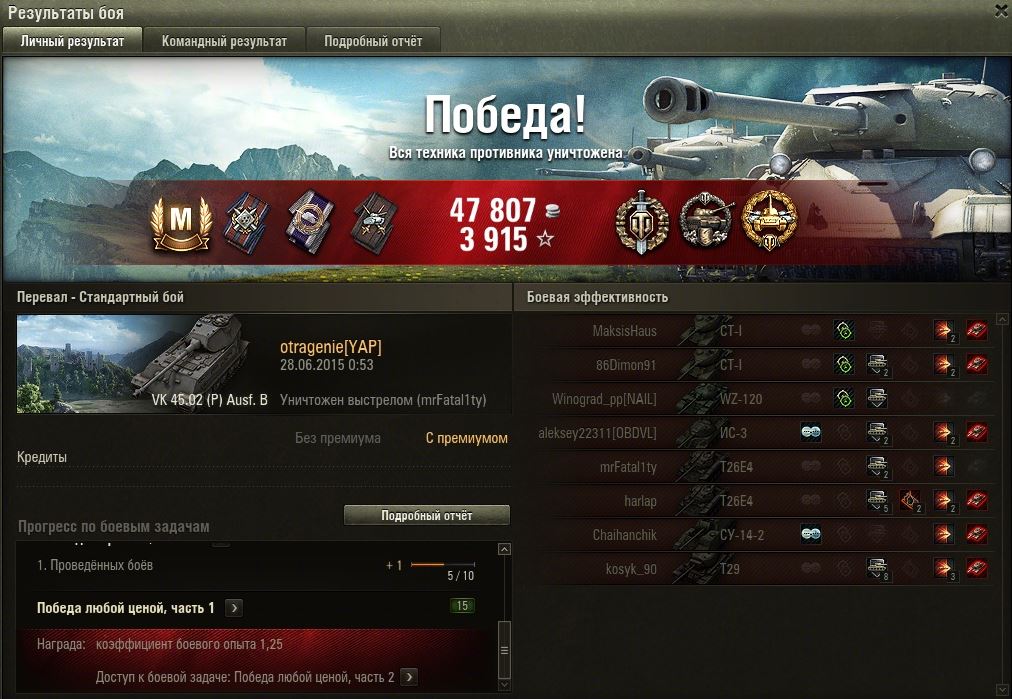Click the Подробный отчёт button
This screenshot has height=699, width=1012.
coord(426,516)
